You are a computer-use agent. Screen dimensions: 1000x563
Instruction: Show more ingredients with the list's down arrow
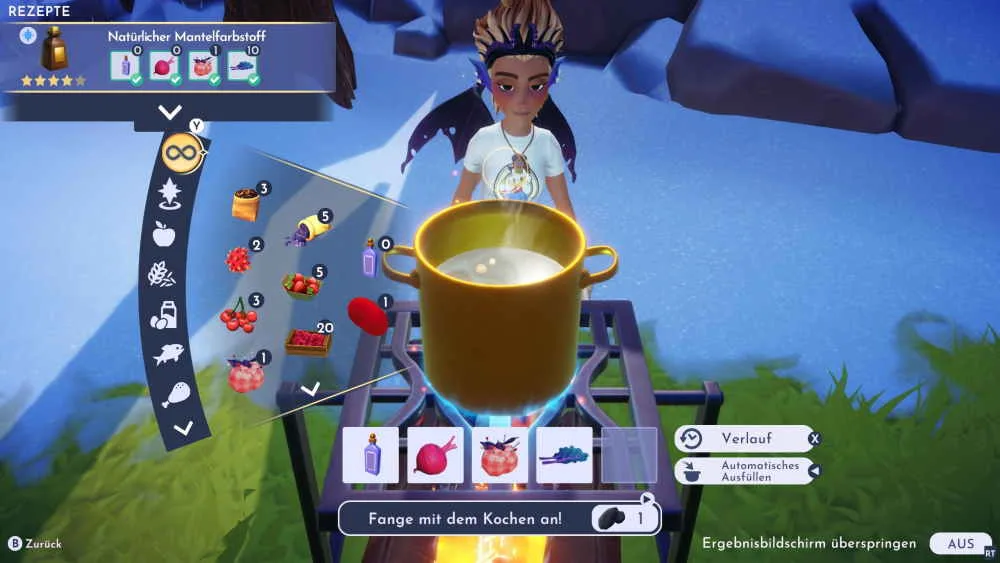point(310,388)
